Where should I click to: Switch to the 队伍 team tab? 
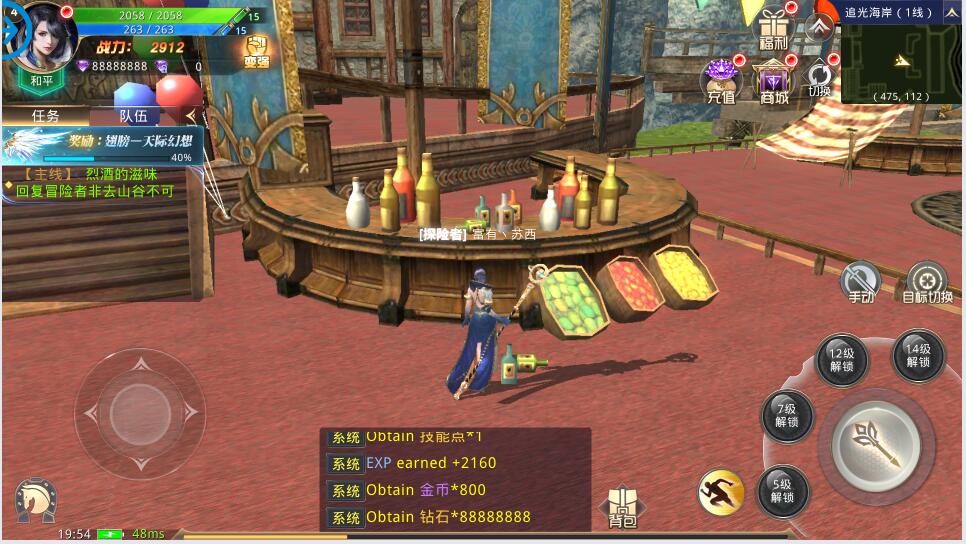coord(133,116)
